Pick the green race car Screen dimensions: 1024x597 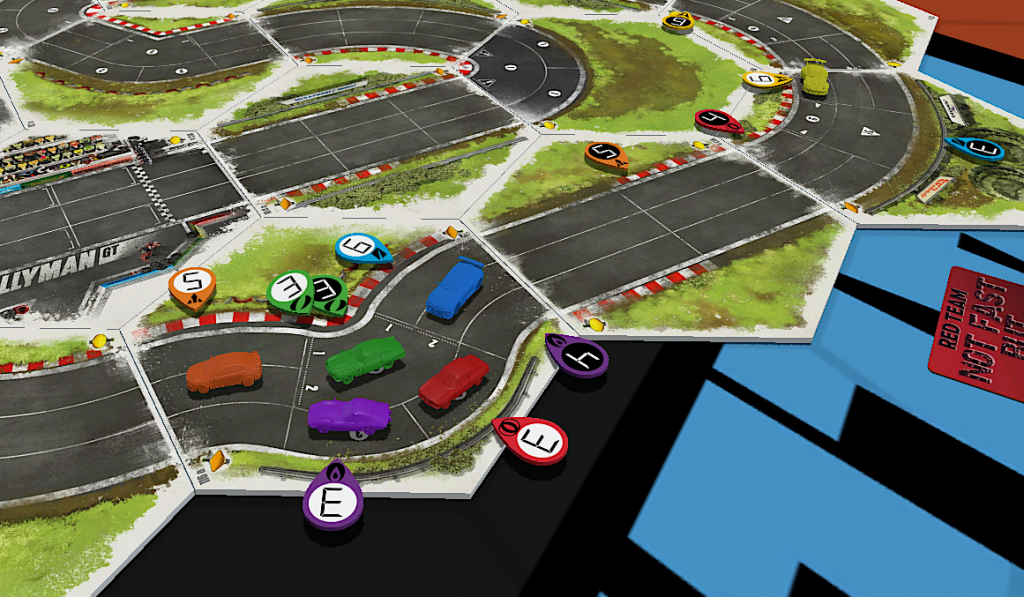coord(365,358)
